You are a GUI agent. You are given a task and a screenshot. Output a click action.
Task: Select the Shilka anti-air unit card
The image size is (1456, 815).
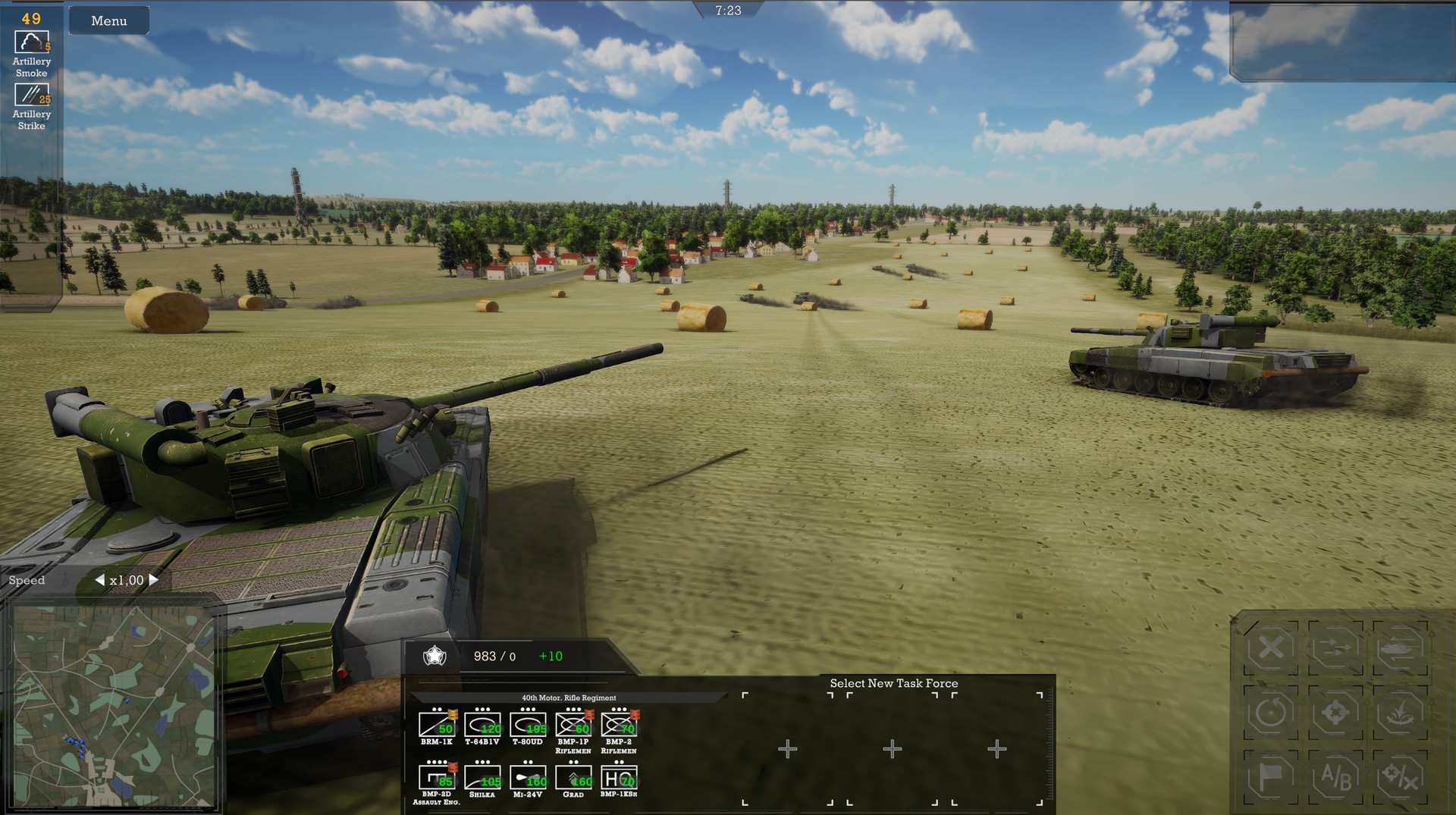click(x=482, y=779)
